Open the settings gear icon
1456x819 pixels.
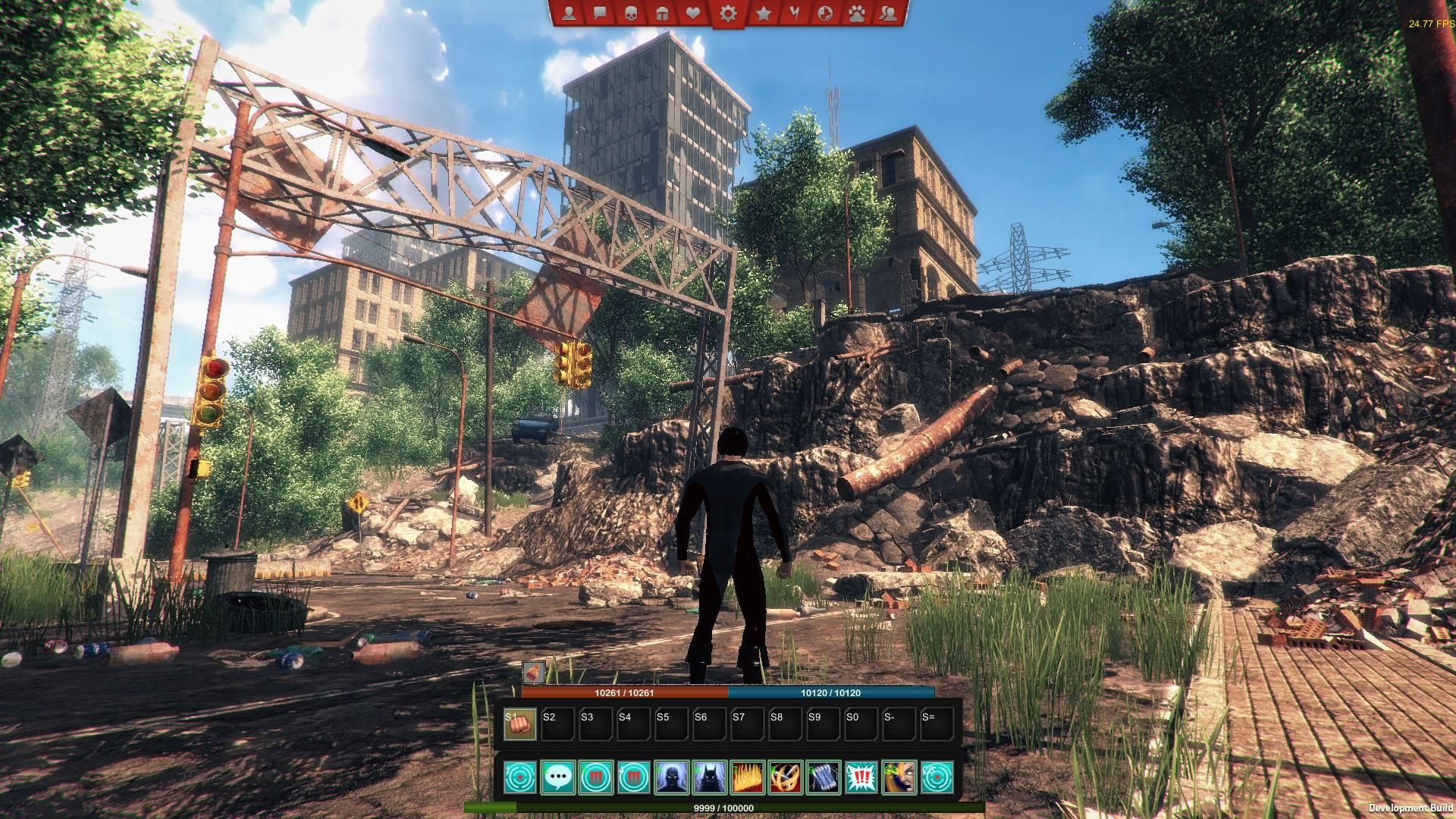click(728, 13)
